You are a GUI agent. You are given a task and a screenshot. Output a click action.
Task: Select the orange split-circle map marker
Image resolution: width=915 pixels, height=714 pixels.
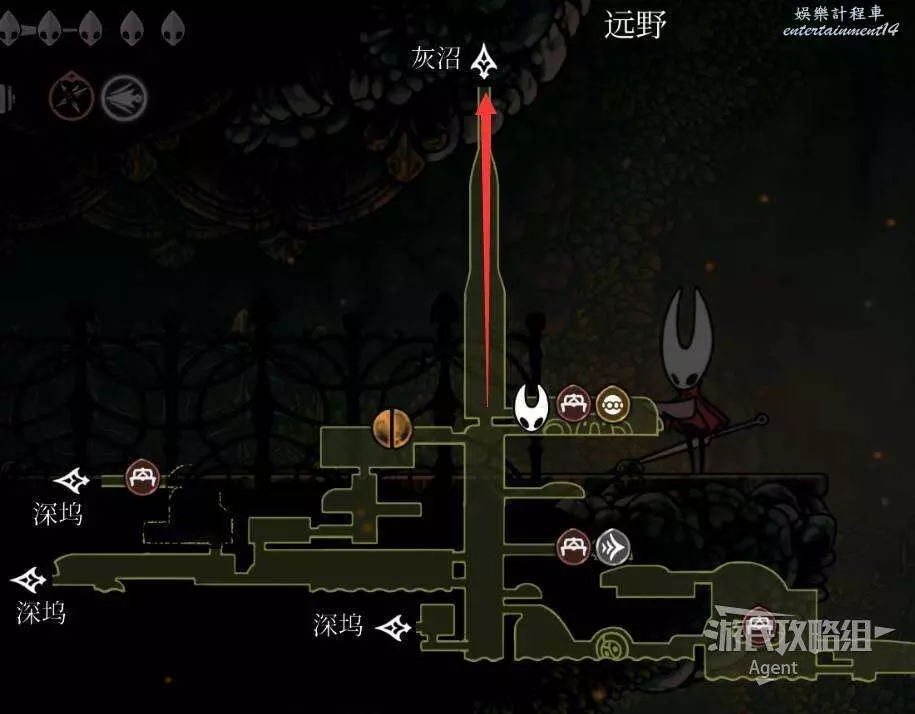(x=393, y=429)
